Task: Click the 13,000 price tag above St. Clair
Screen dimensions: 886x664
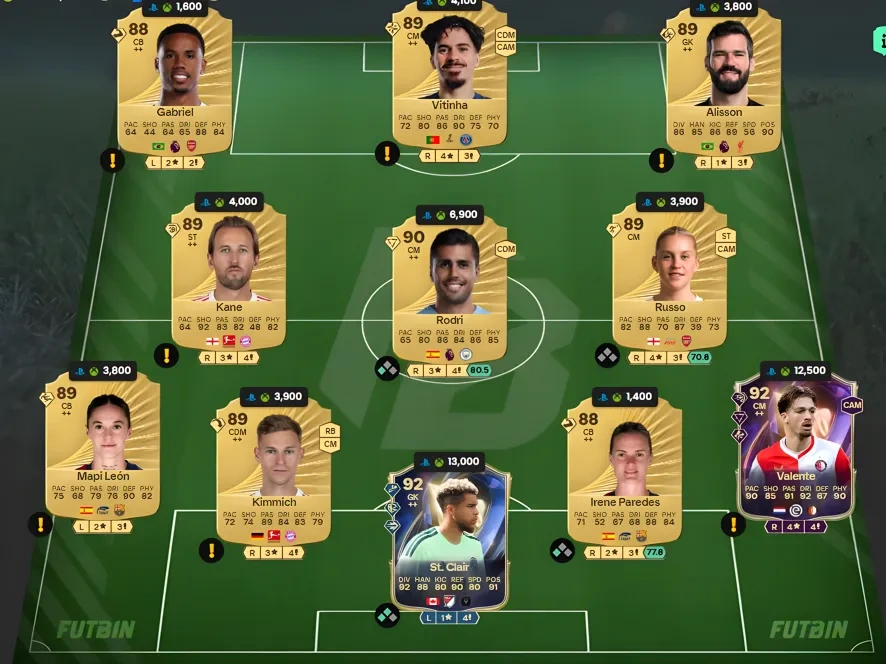Action: coord(449,462)
